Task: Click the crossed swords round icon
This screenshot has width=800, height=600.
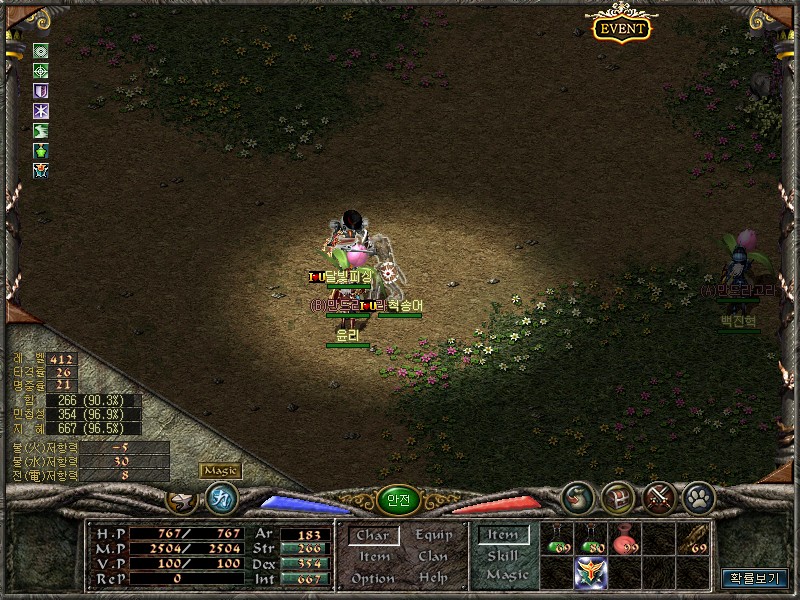Action: (659, 496)
